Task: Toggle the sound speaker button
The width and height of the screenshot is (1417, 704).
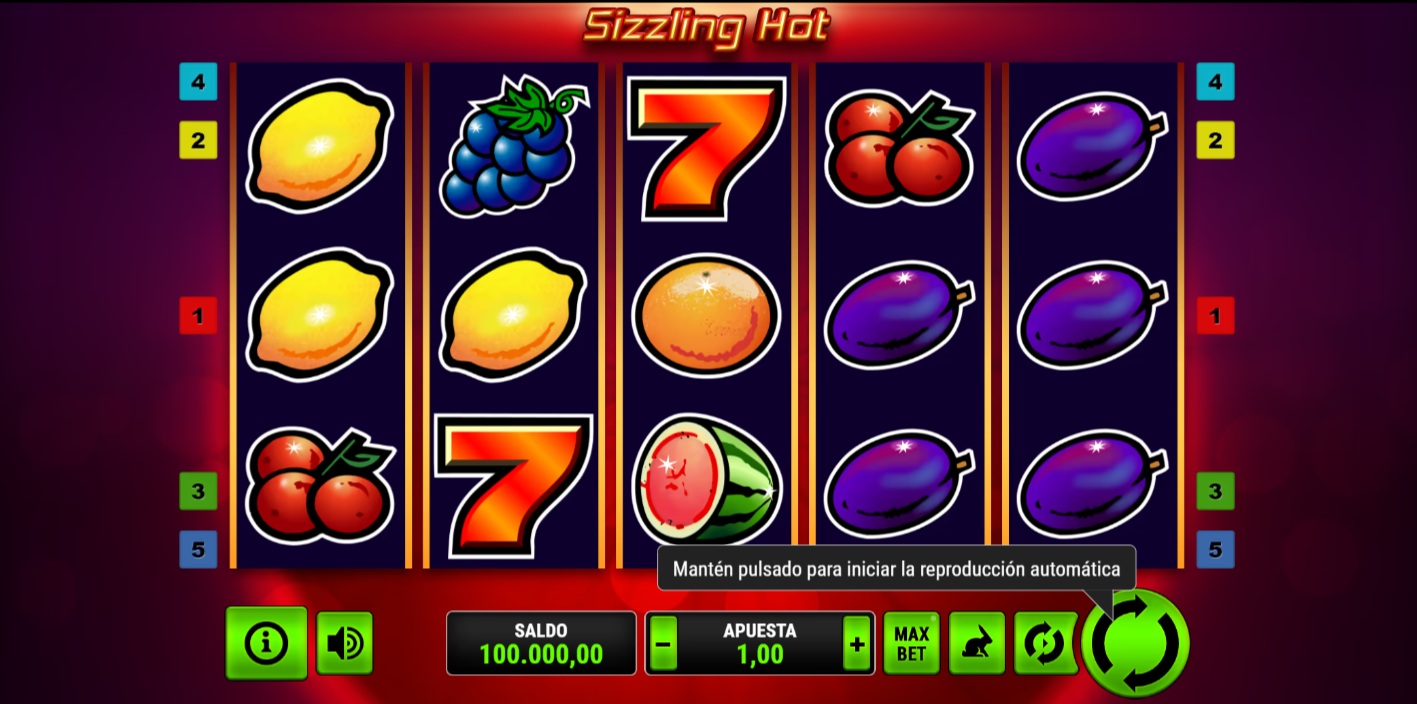Action: point(345,643)
